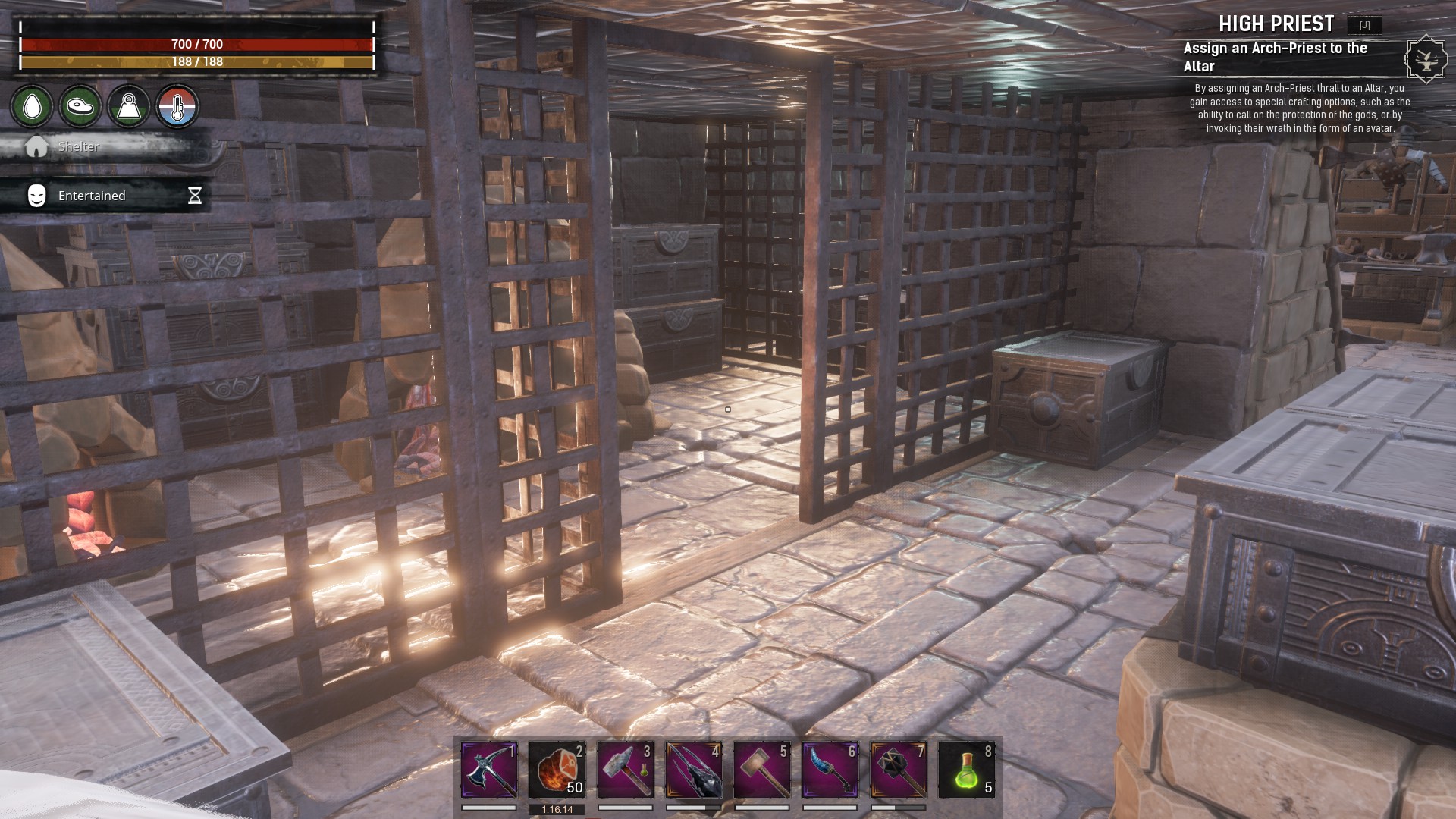Viewport: 1456px width, 819px height.
Task: Choose the cooked meat stack of 50
Action: (557, 770)
